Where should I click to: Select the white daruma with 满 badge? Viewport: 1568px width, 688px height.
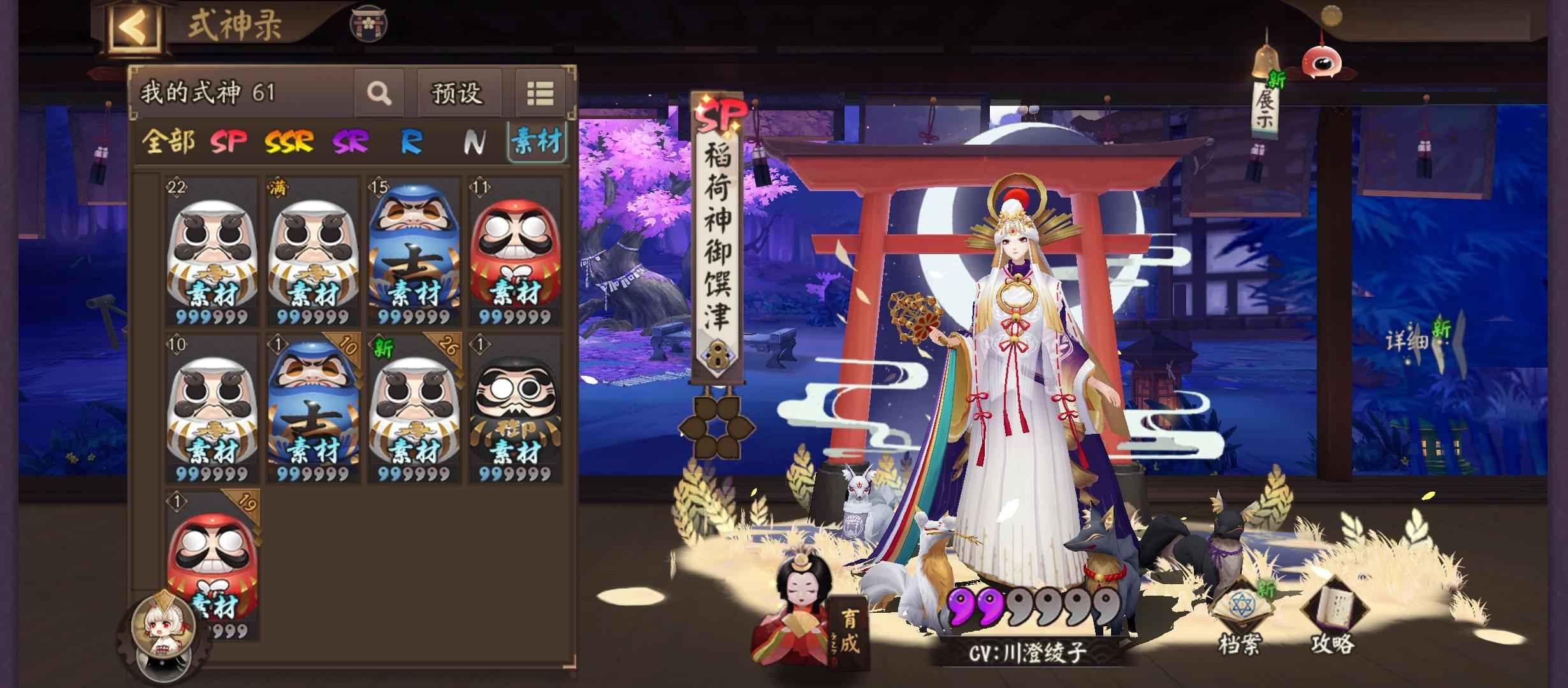pyautogui.click(x=312, y=252)
